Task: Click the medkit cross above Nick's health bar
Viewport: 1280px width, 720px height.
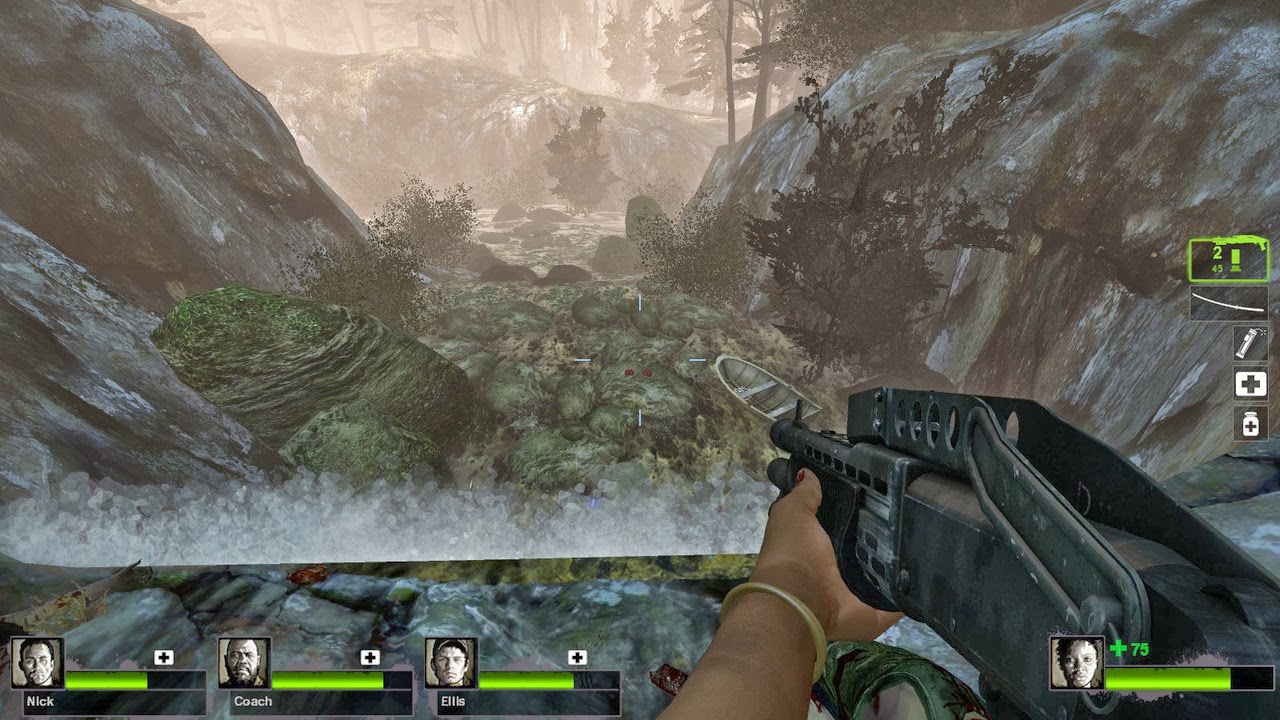Action: [163, 656]
